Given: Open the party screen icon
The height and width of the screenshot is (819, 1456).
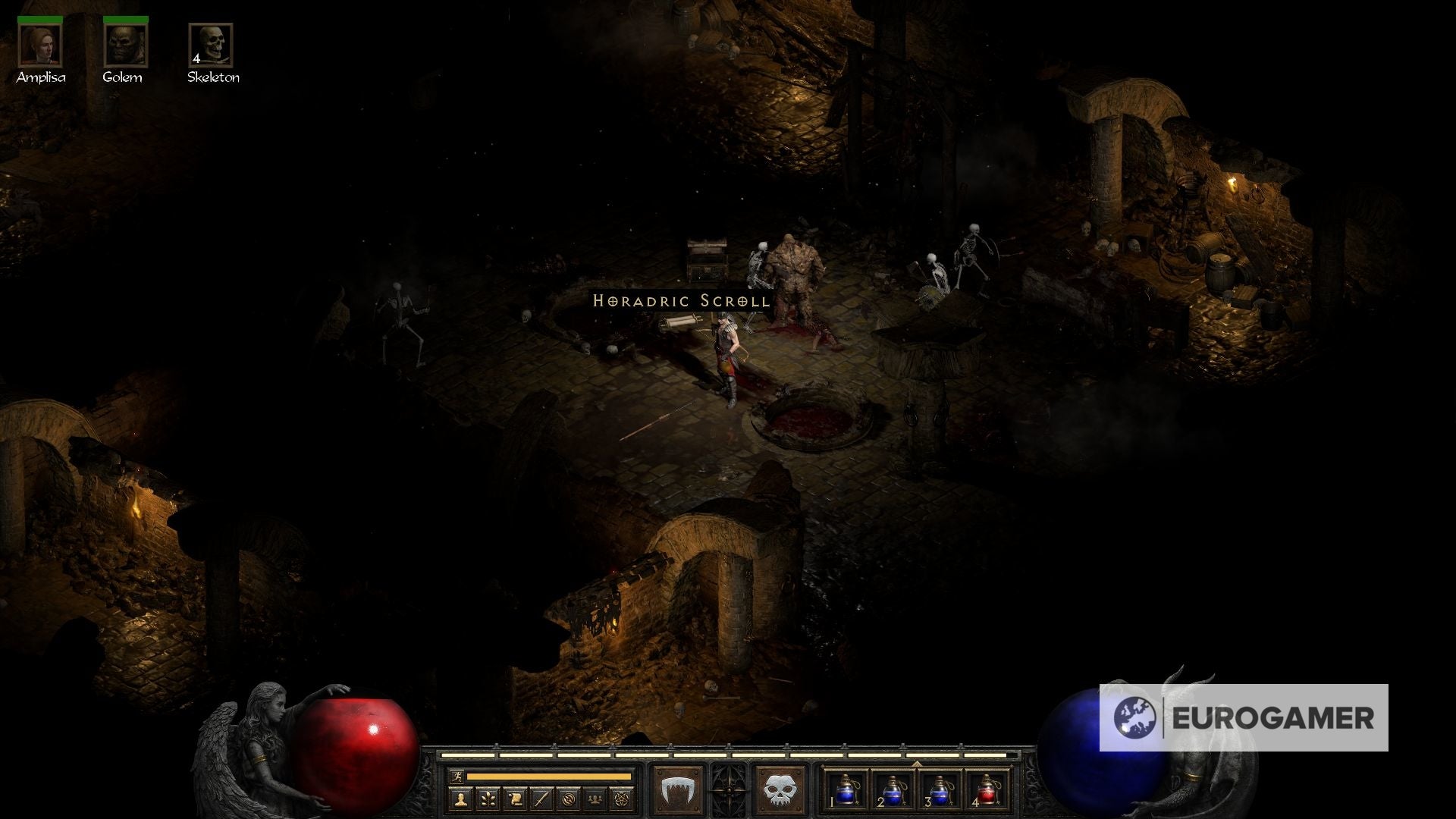Looking at the screenshot, I should click(x=596, y=798).
